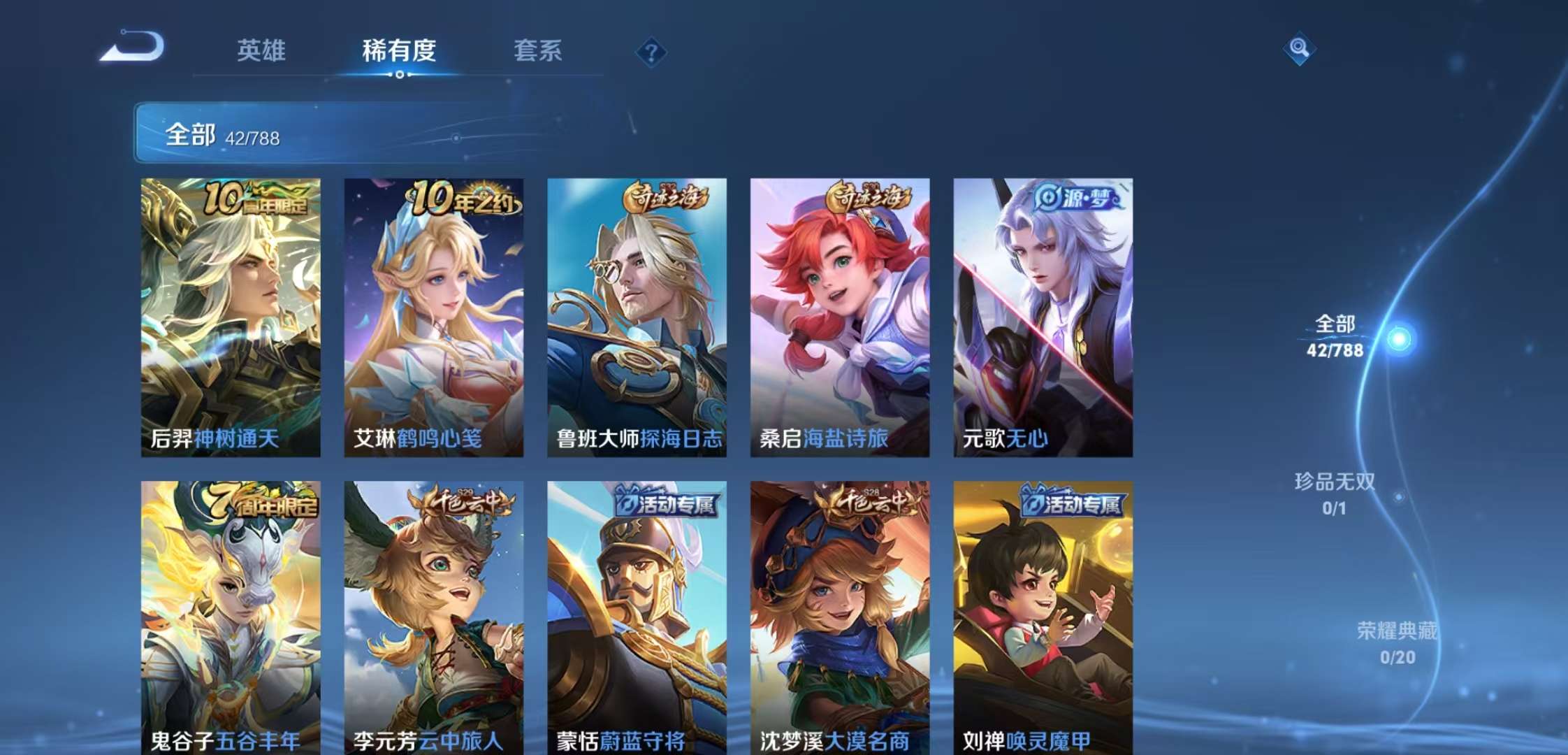The height and width of the screenshot is (755, 1568).
Task: Open the search magnifier icon
Action: pos(1300,49)
